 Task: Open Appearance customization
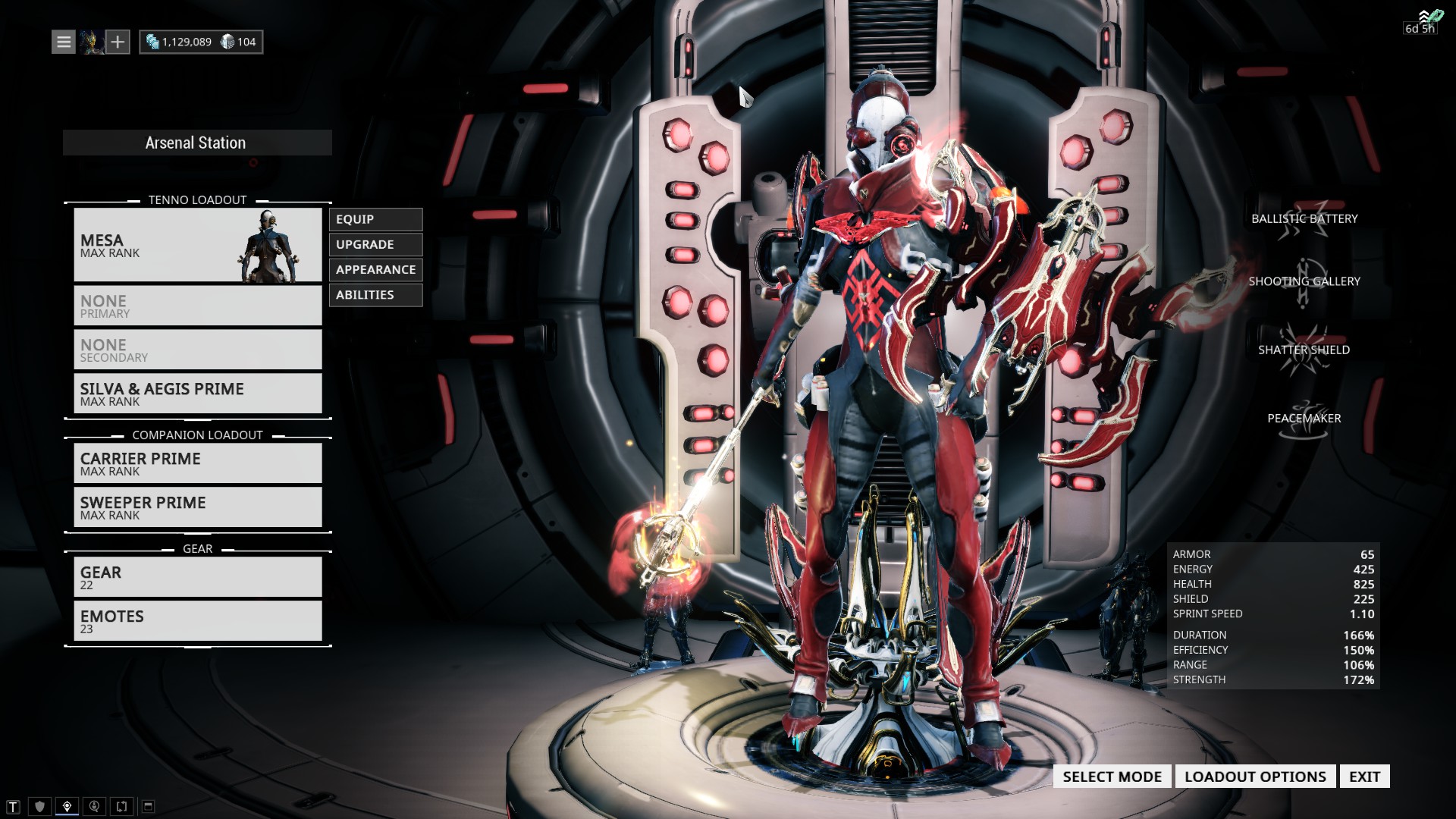pyautogui.click(x=375, y=269)
